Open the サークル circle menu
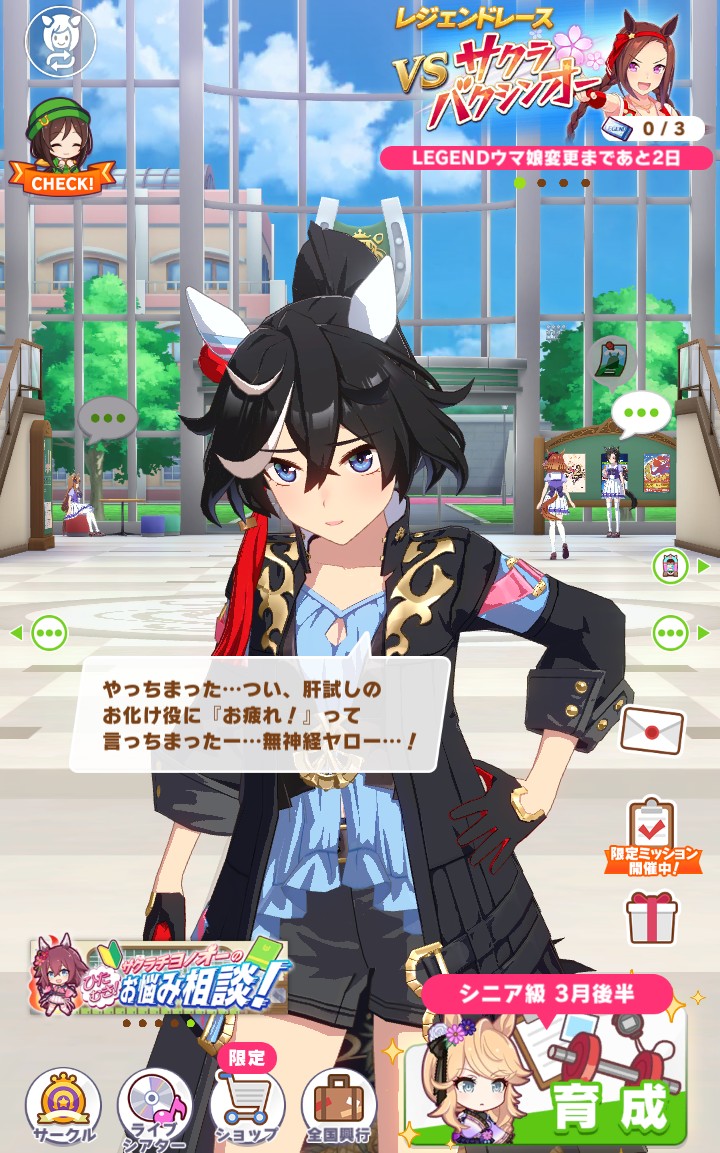Image resolution: width=720 pixels, height=1153 pixels. 63,1106
